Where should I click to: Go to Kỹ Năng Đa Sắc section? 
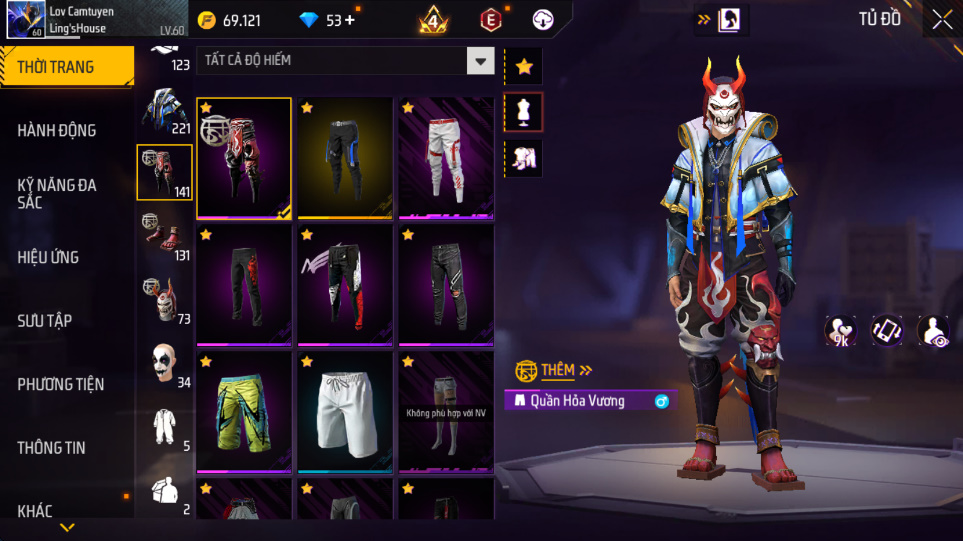point(57,194)
